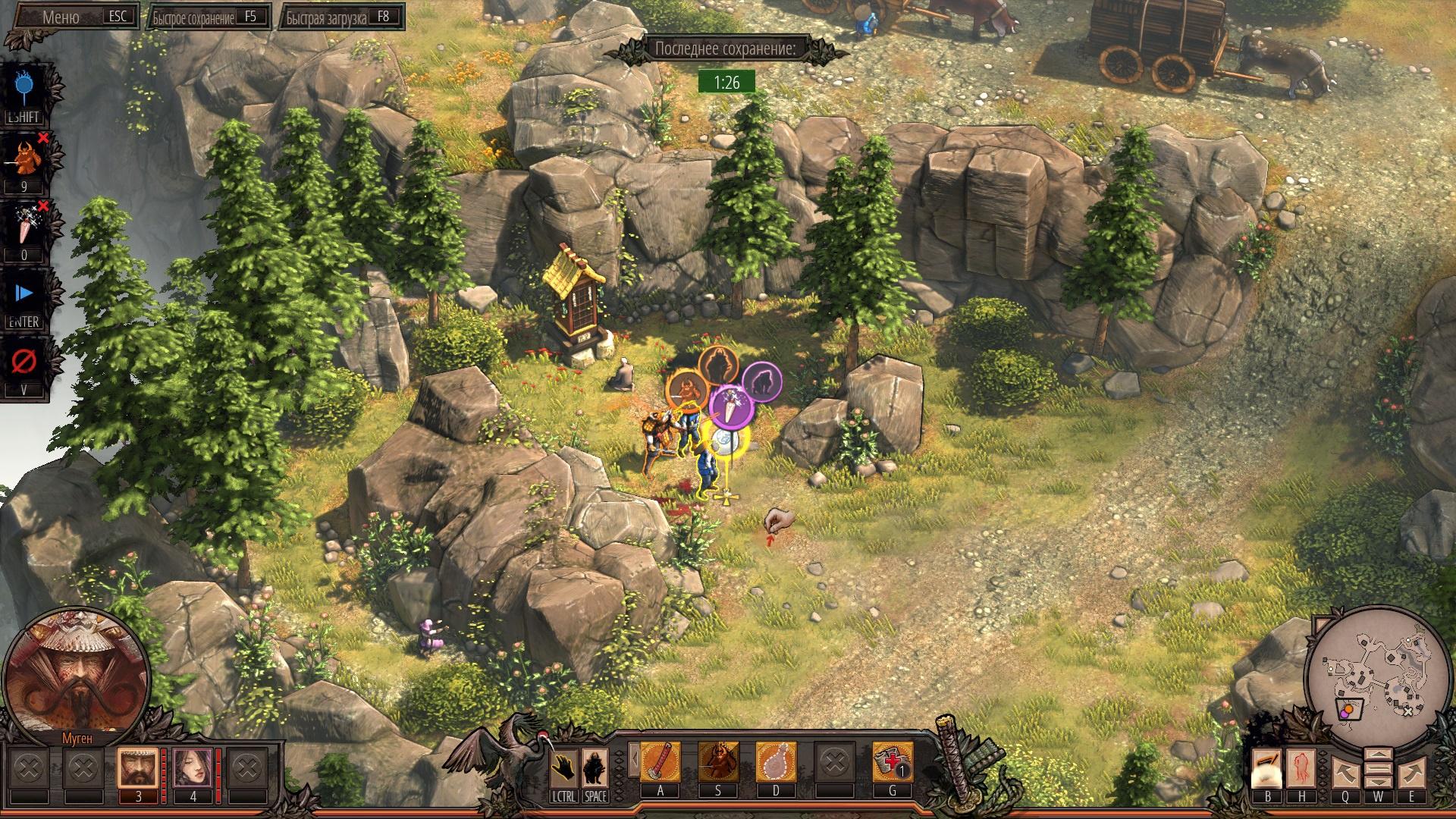
Task: Execute shadow mode with blue play arrow
Action: [24, 293]
